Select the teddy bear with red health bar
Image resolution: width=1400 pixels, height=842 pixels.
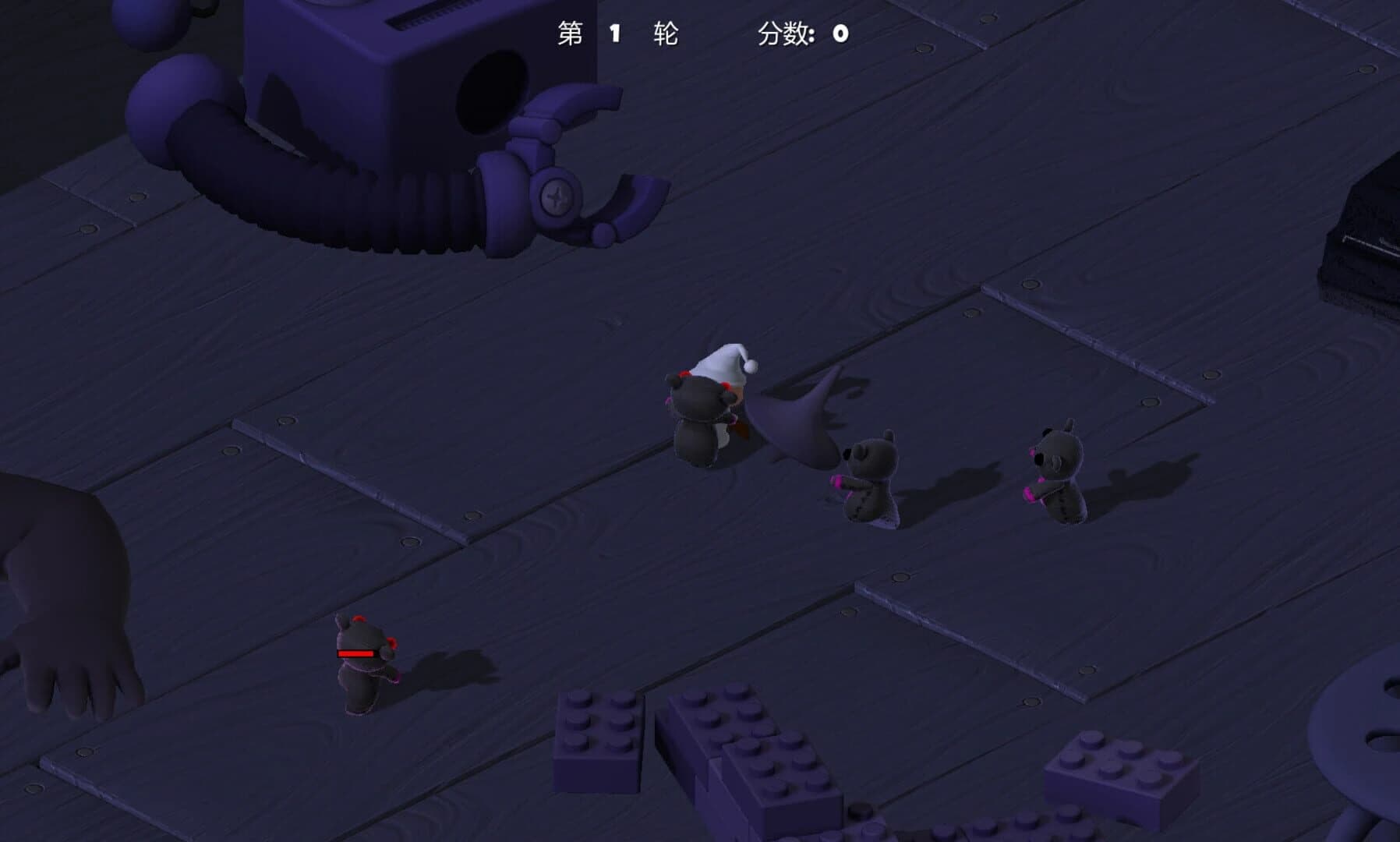click(x=362, y=678)
